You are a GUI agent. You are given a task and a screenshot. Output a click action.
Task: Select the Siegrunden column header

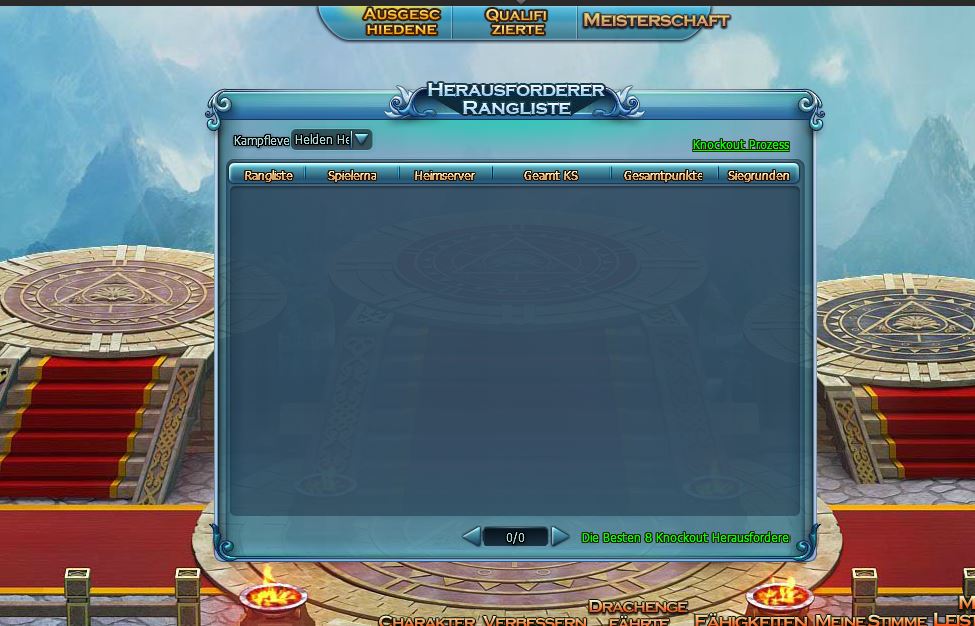[x=758, y=175]
